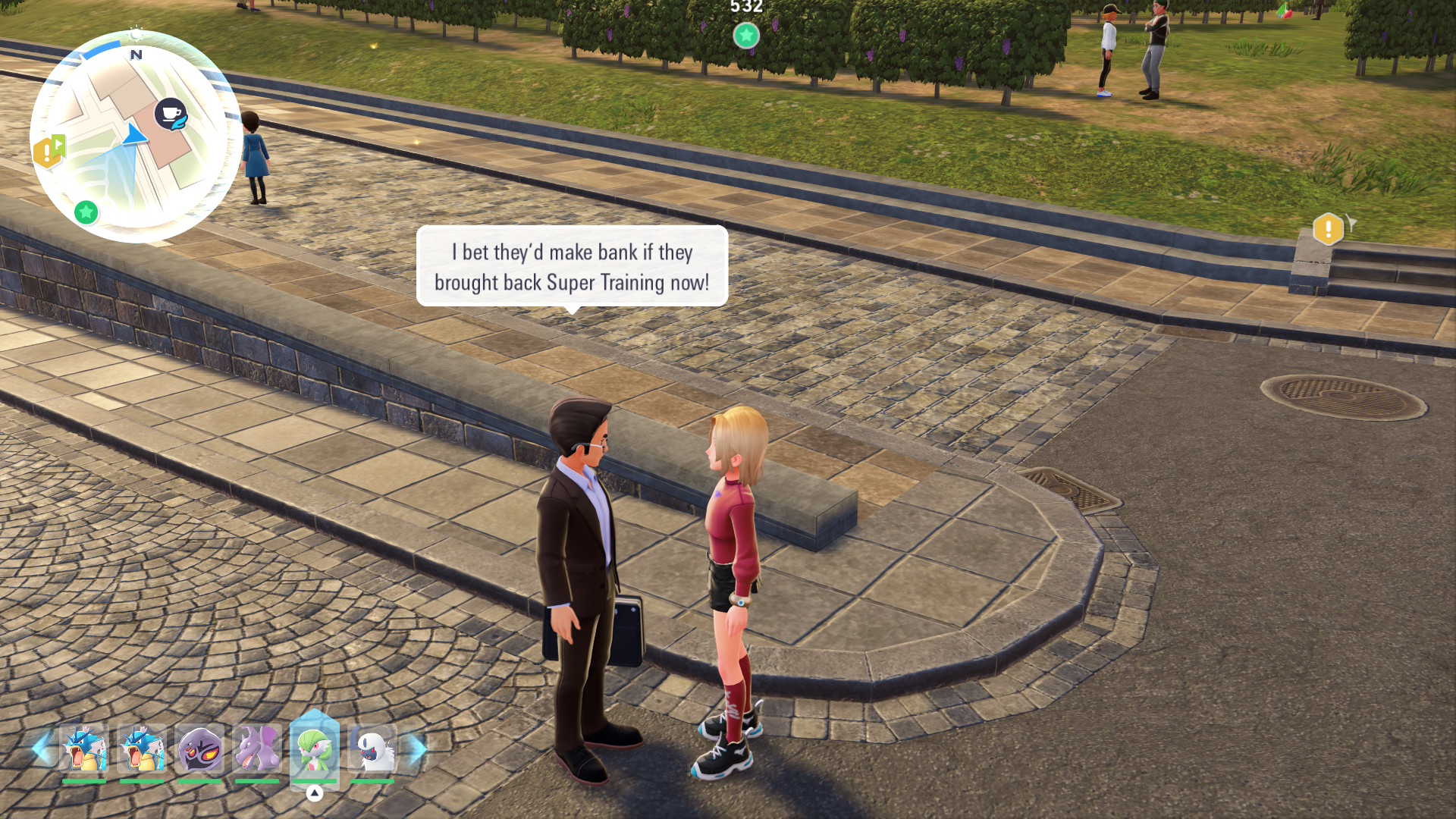This screenshot has width=1456, height=819.
Task: Select Arbok in the party bar
Action: (199, 749)
